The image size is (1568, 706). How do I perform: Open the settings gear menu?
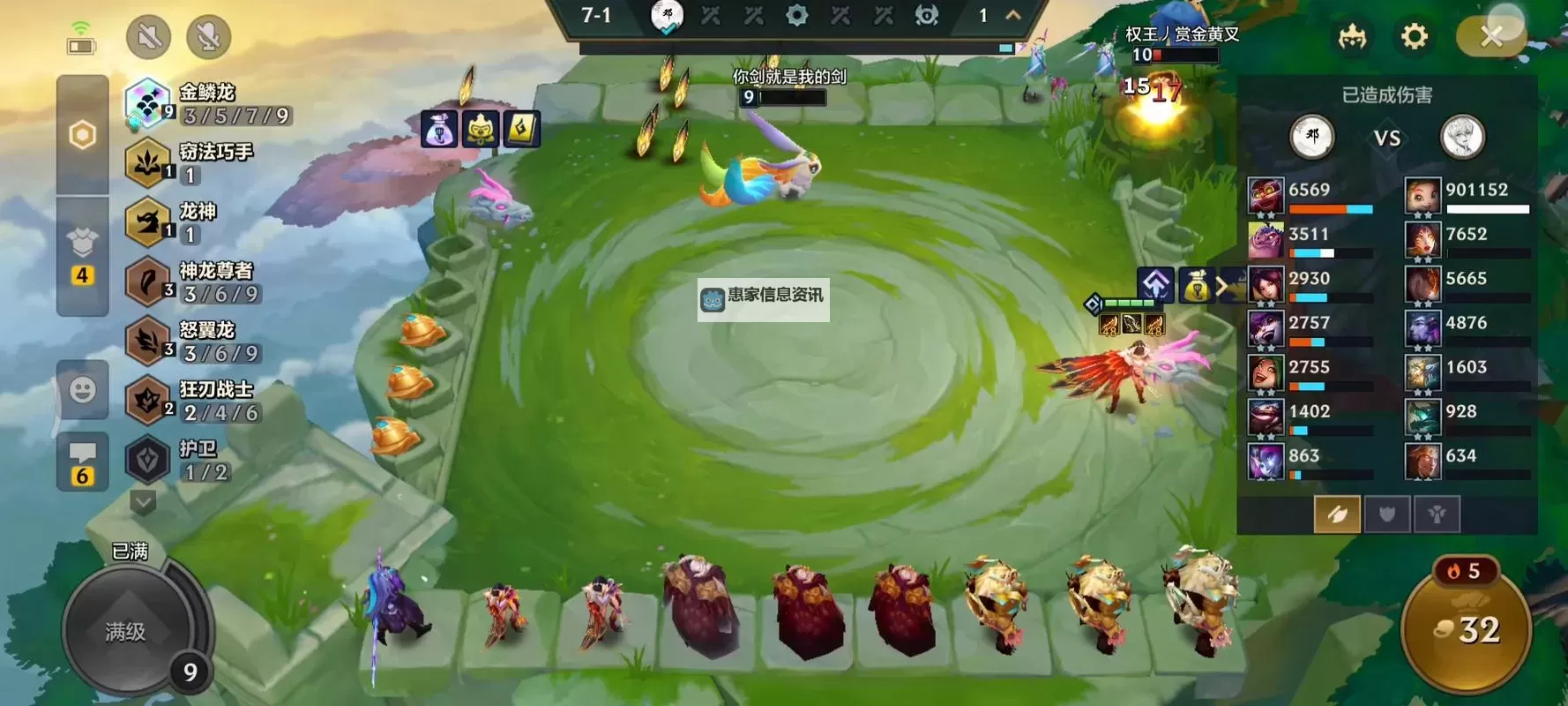[x=1414, y=37]
